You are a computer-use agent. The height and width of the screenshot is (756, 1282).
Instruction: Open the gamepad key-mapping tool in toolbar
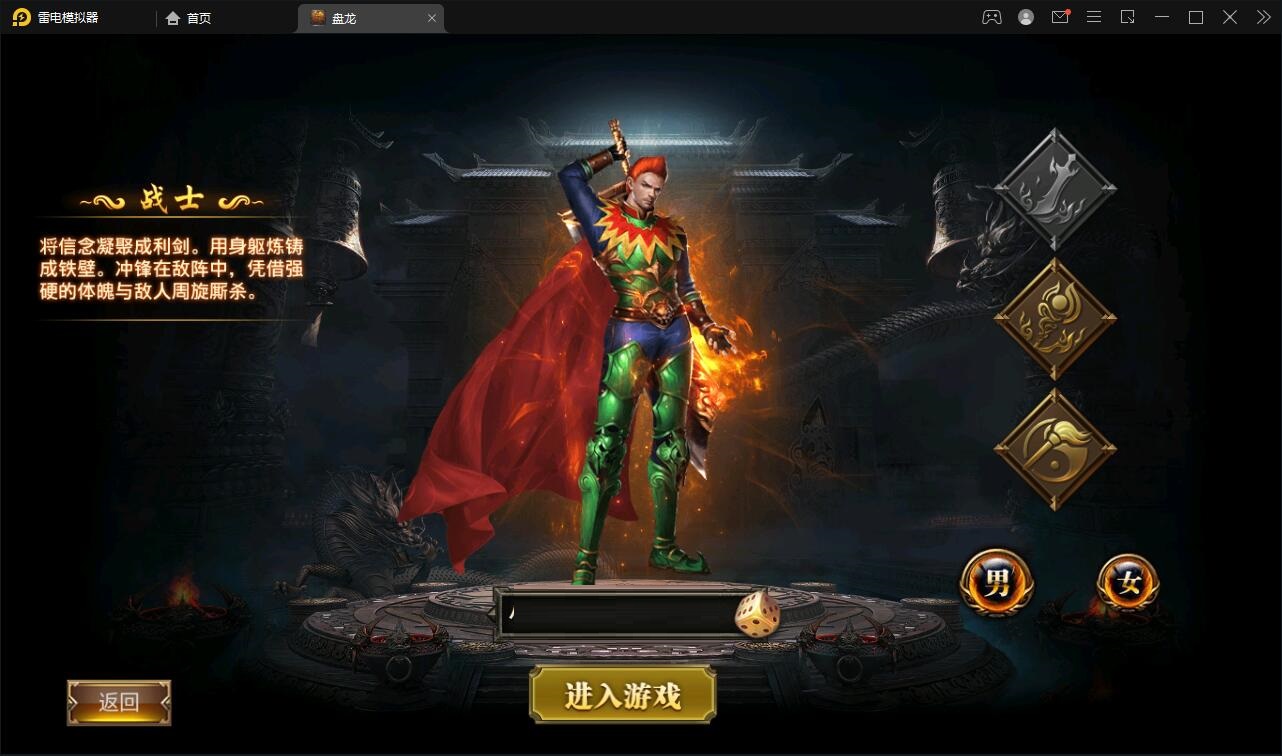pyautogui.click(x=991, y=17)
